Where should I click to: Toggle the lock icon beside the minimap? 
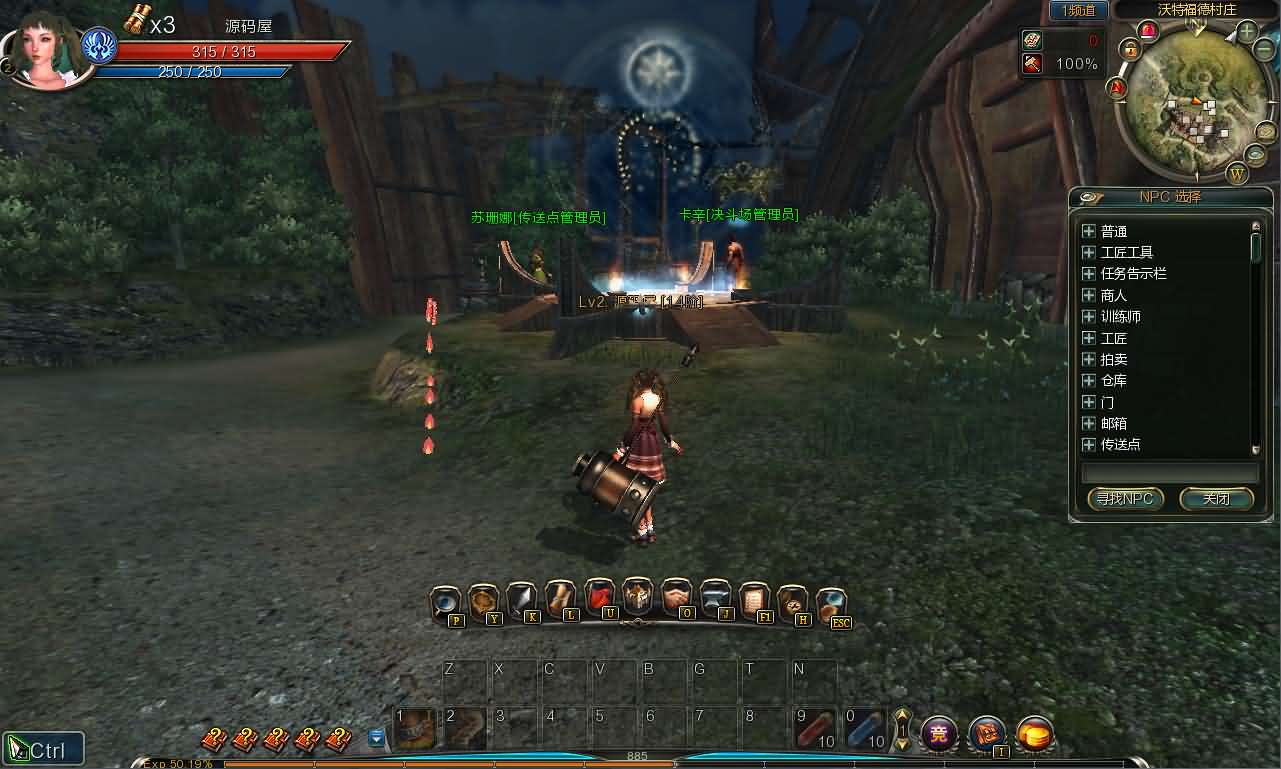click(1130, 47)
